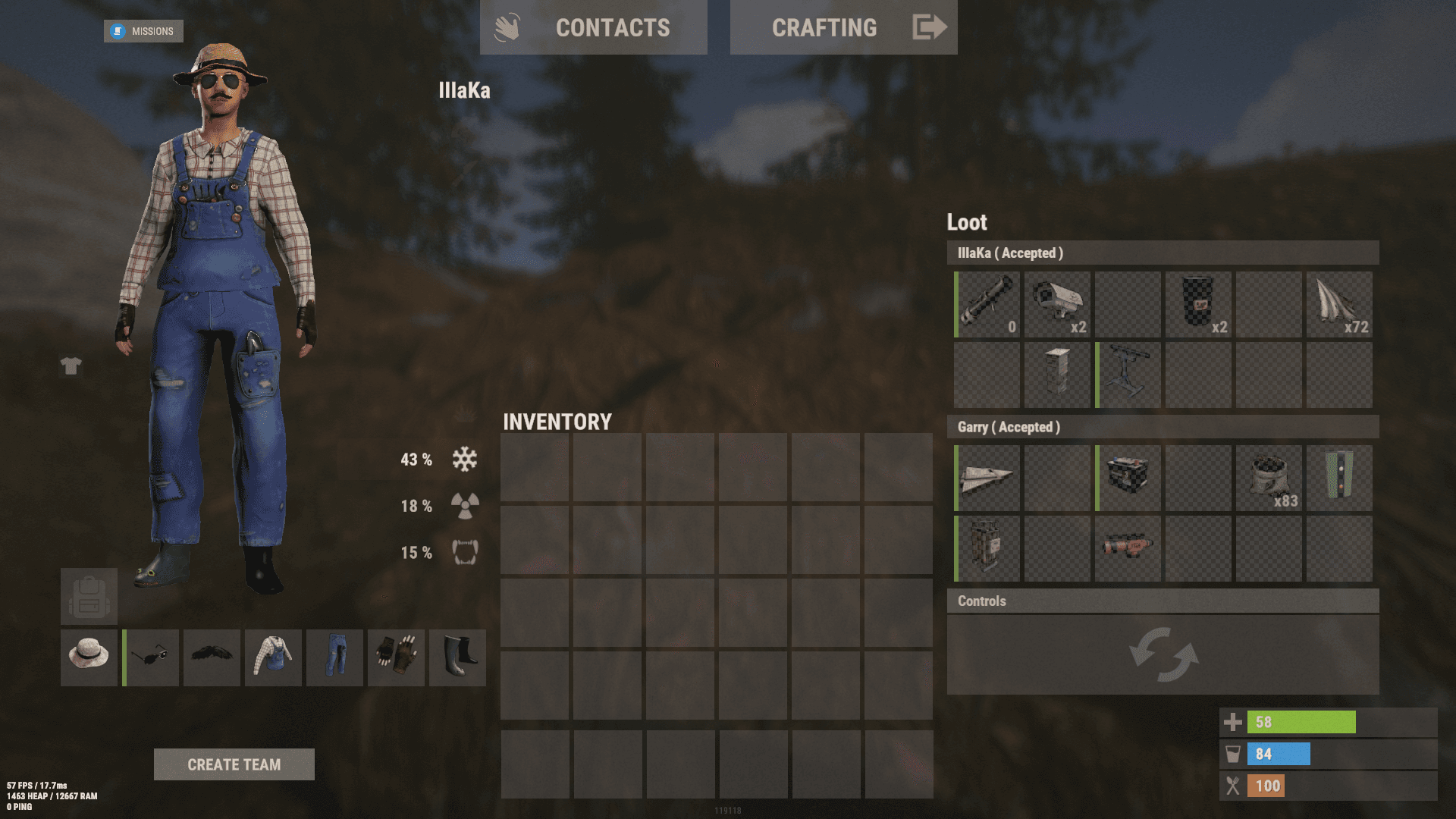Viewport: 1456px width, 819px height.
Task: Select the sunglasses equipment slot
Action: pyautogui.click(x=151, y=657)
